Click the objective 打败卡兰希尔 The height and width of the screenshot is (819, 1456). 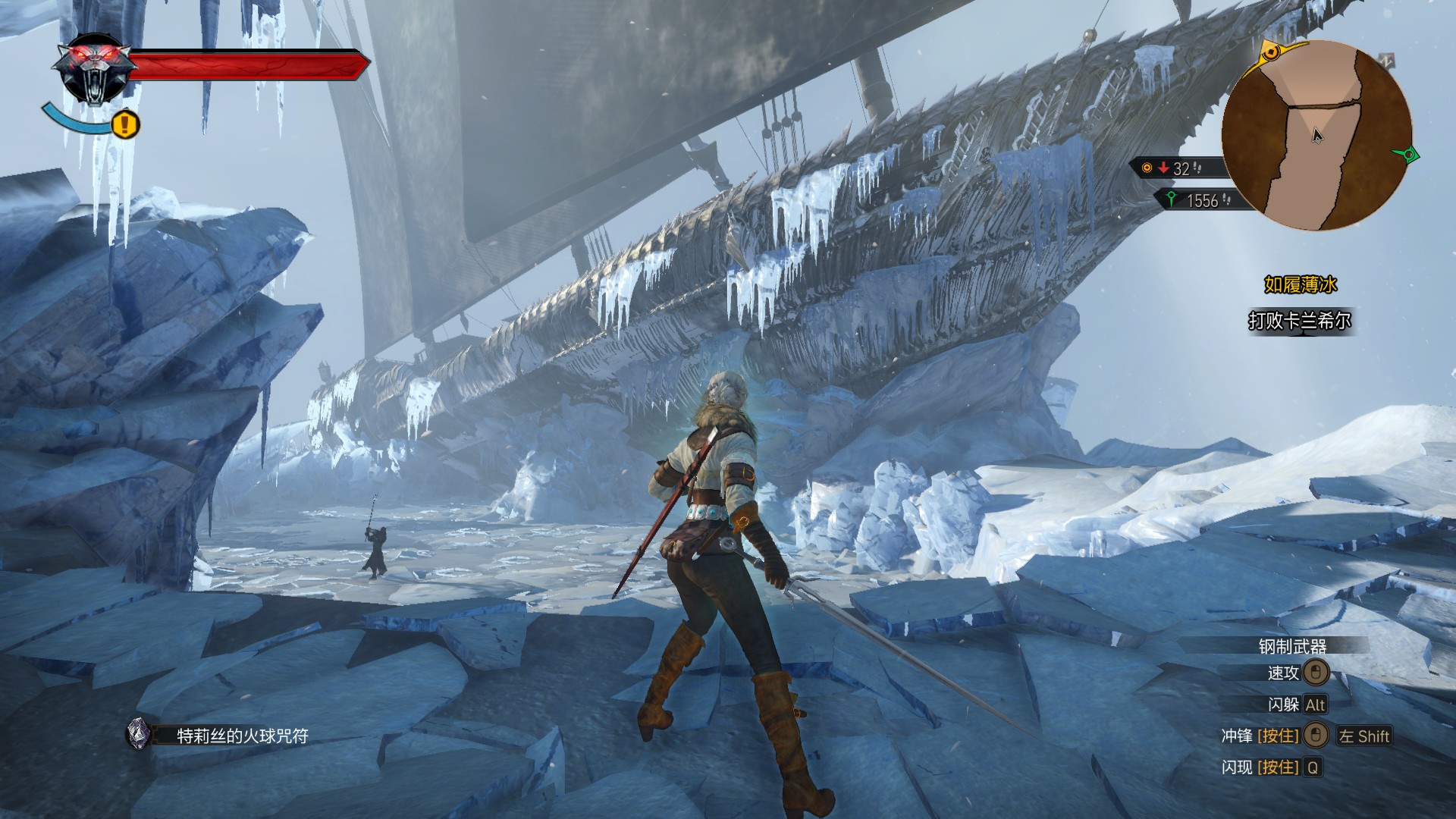[x=1300, y=322]
